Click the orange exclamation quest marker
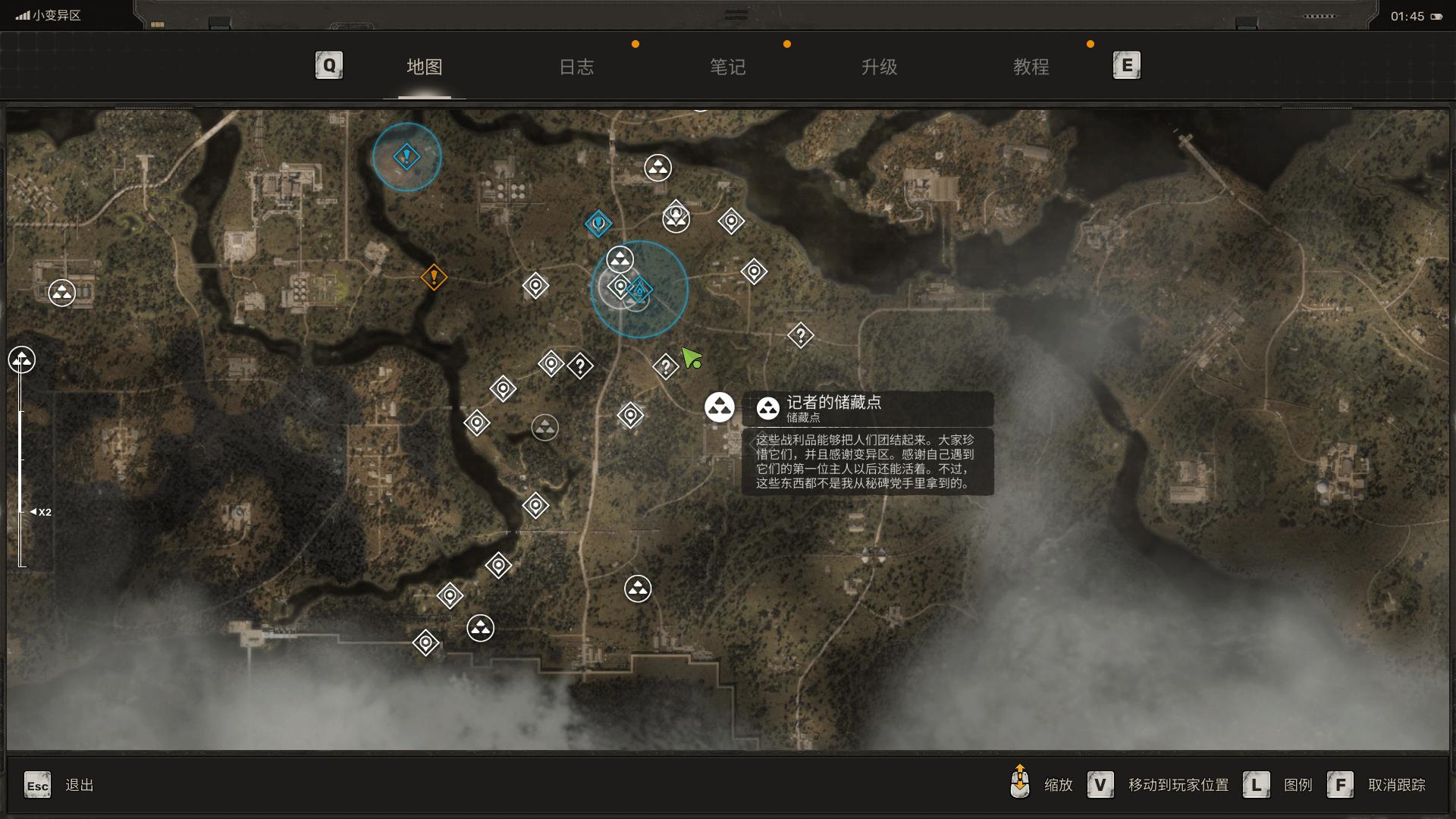1456x819 pixels. pyautogui.click(x=434, y=277)
